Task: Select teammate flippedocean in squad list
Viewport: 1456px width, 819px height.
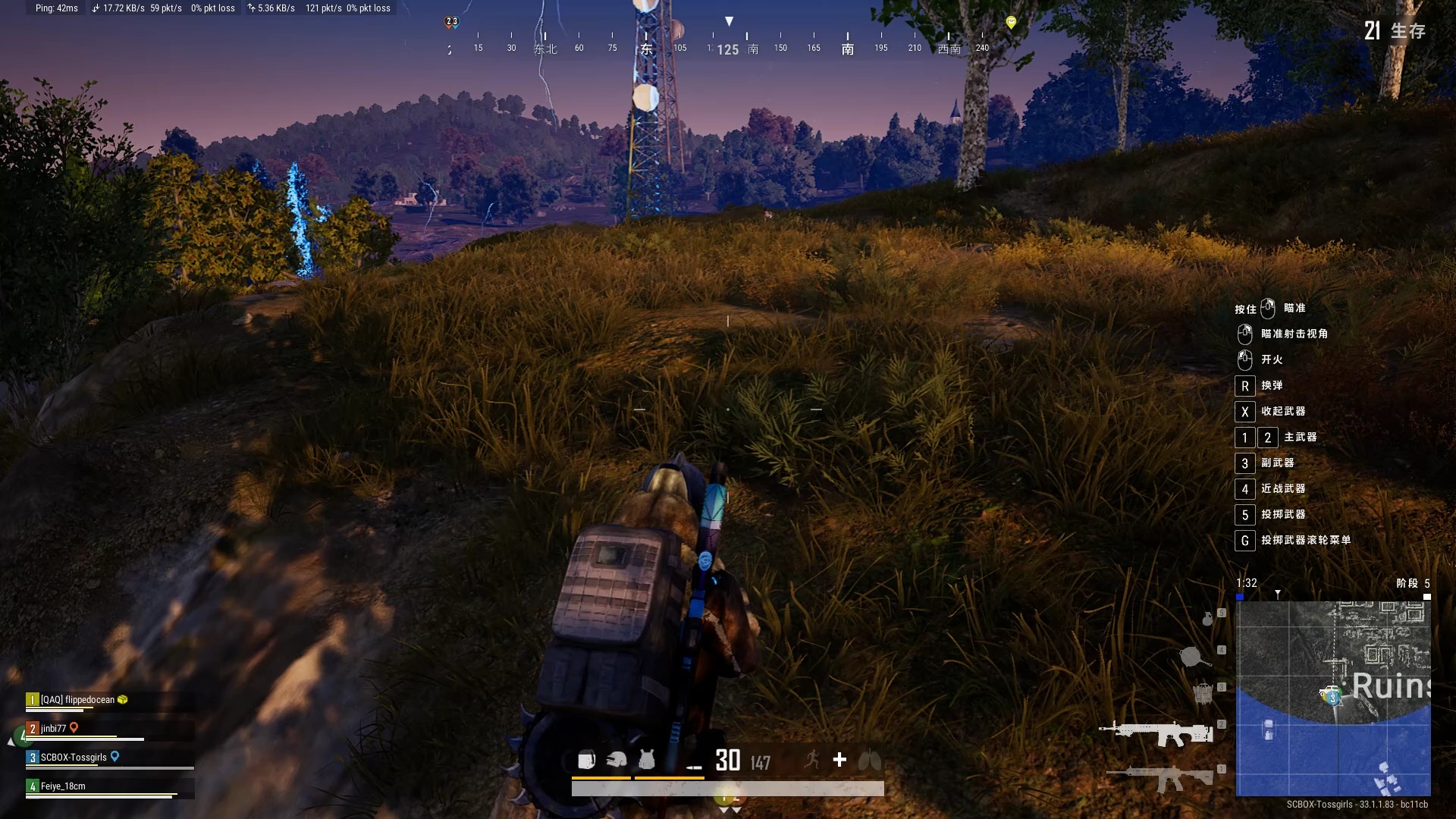Action: click(77, 700)
